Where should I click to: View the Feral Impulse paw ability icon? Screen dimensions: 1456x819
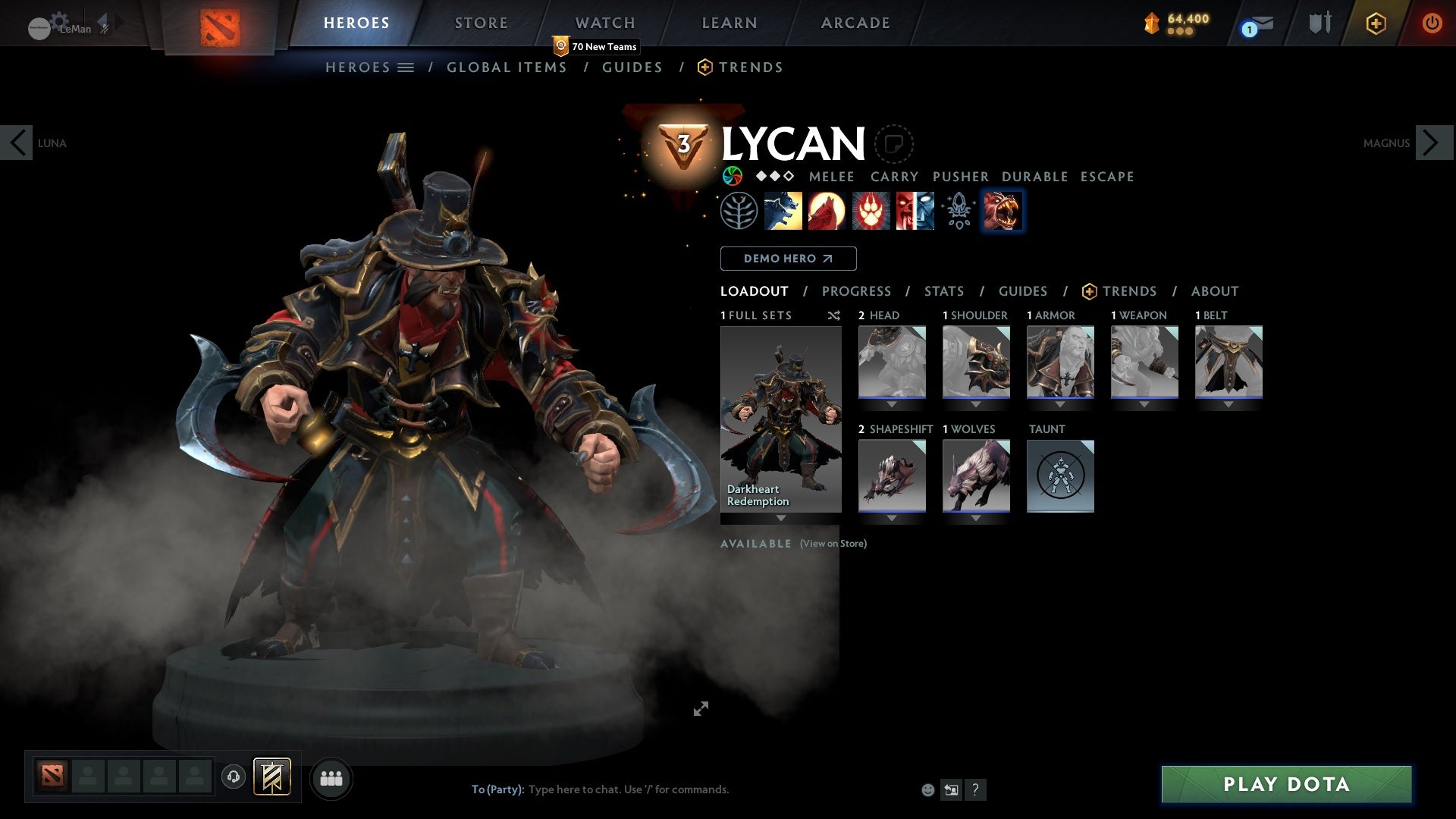870,210
